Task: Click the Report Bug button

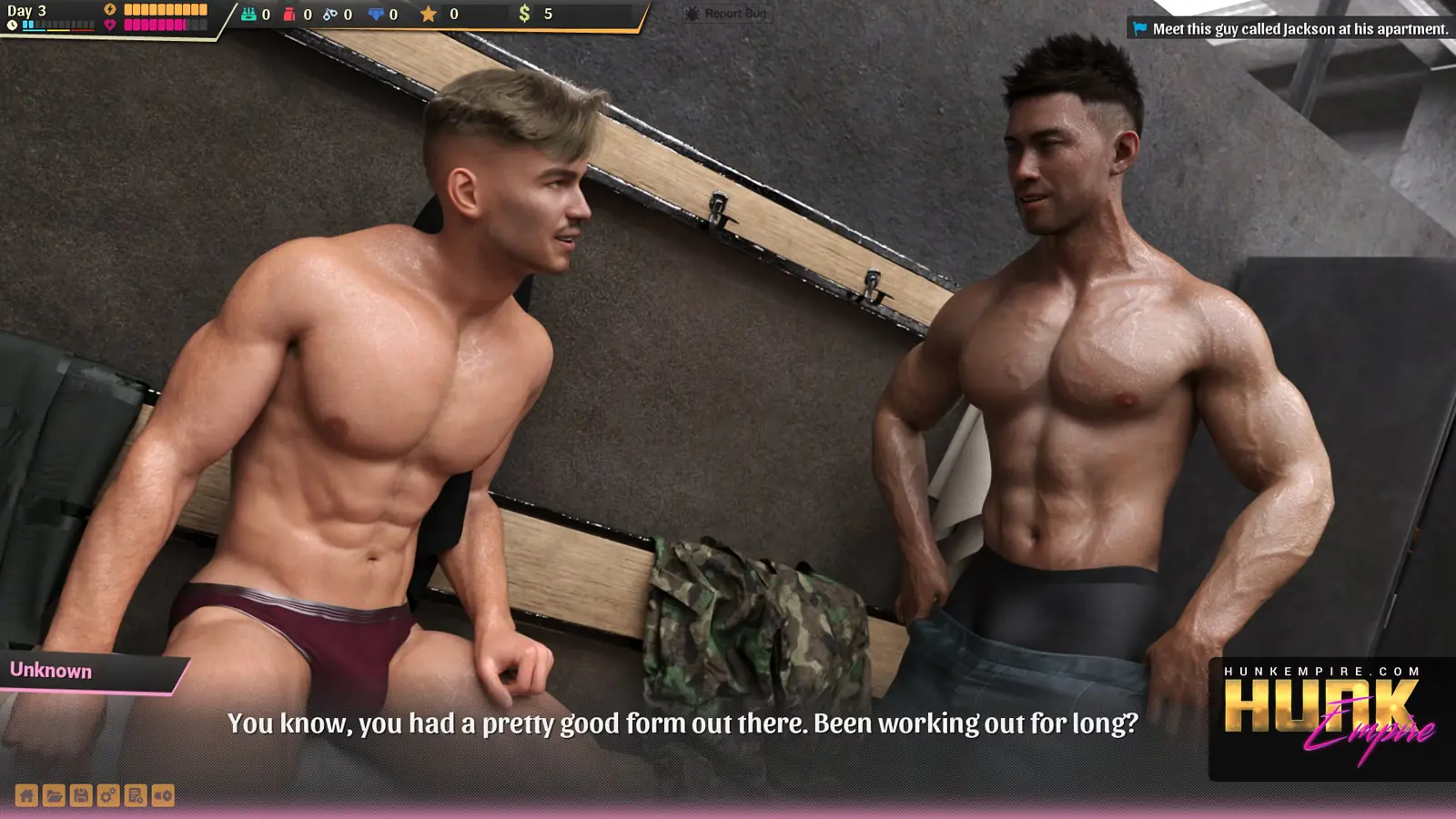Action: click(727, 14)
